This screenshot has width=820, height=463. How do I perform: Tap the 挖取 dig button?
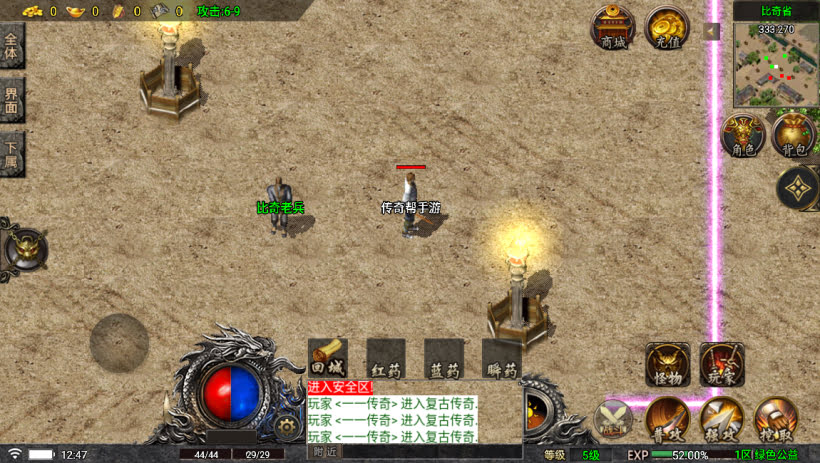tap(775, 419)
